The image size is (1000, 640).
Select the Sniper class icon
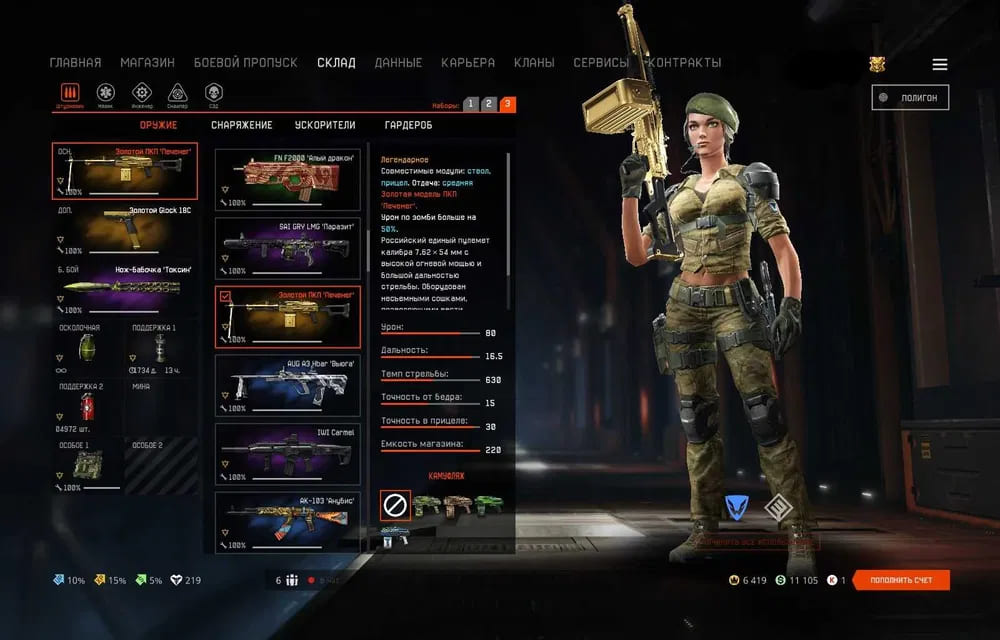pyautogui.click(x=177, y=93)
